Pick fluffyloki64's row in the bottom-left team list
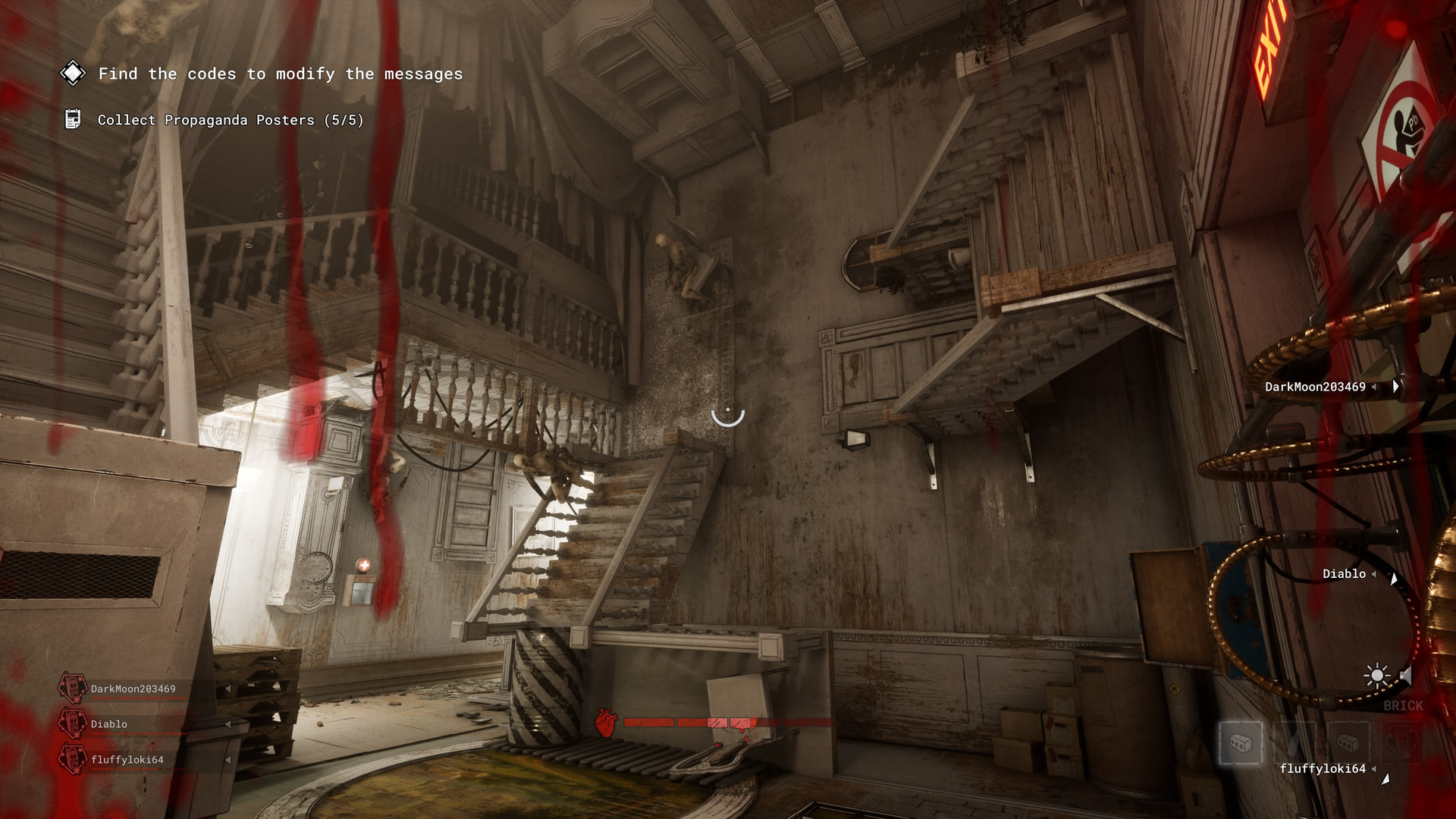Image resolution: width=1456 pixels, height=819 pixels. 127,759
